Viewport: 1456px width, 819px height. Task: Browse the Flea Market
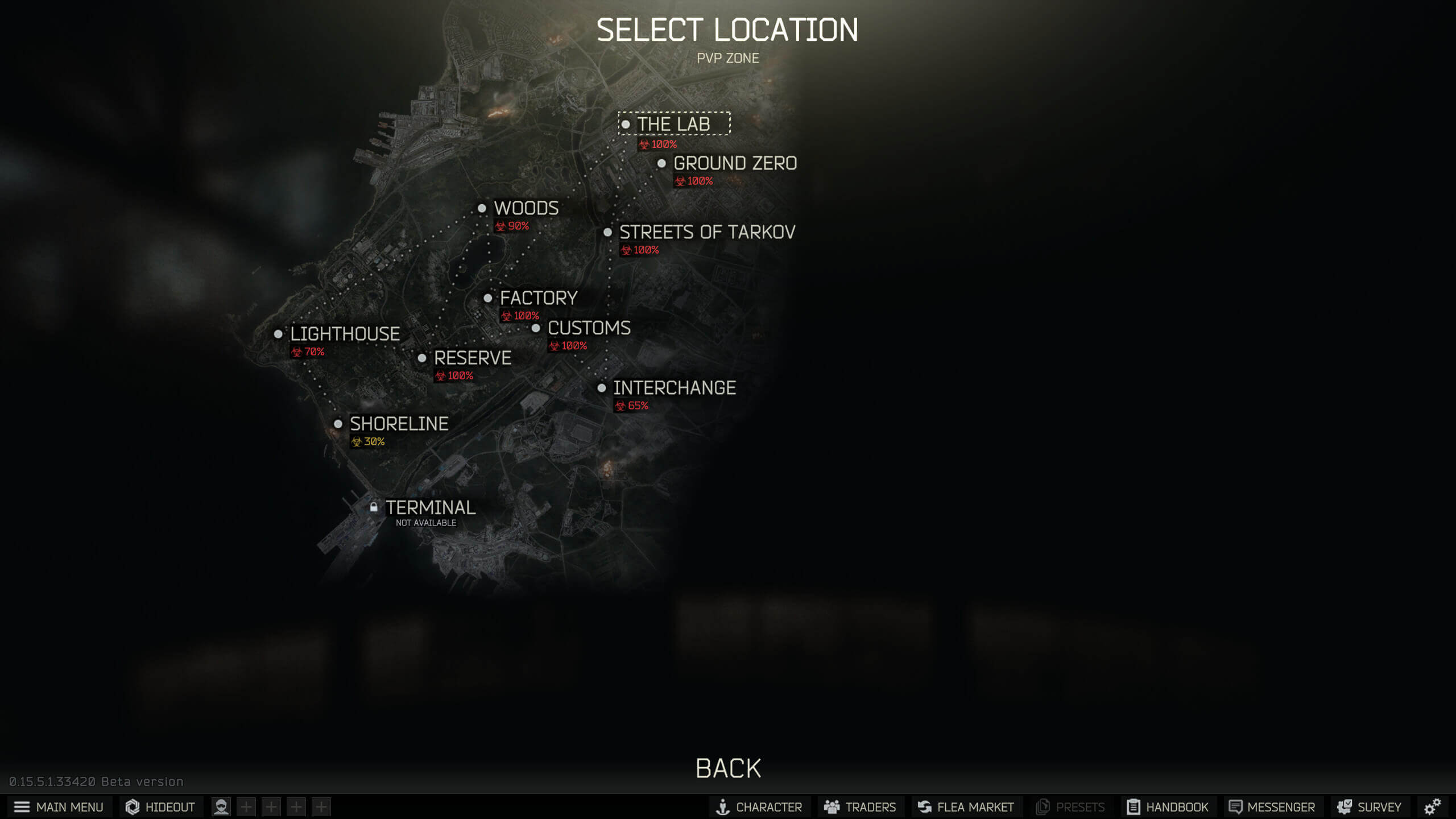(966, 807)
